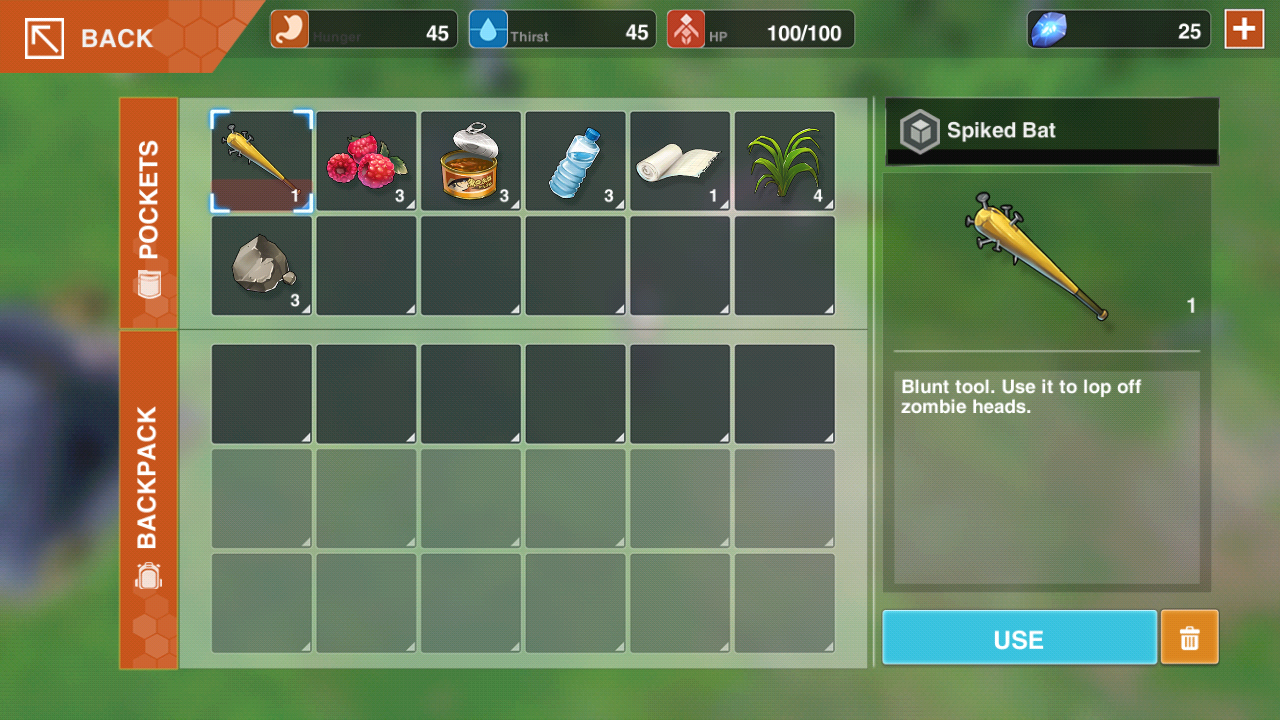Select the canned food slot
The image size is (1280, 720).
tap(471, 161)
